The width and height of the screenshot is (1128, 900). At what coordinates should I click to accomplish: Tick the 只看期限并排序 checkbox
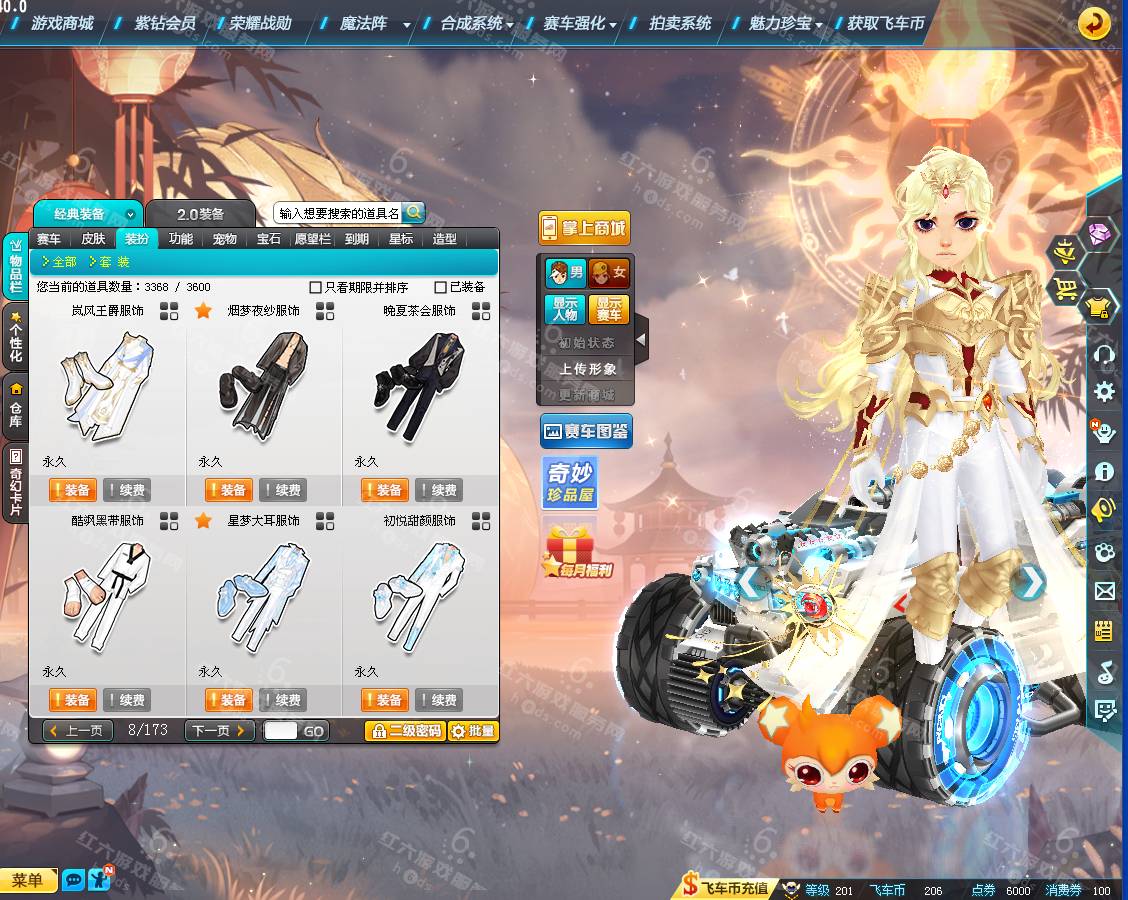[x=316, y=288]
